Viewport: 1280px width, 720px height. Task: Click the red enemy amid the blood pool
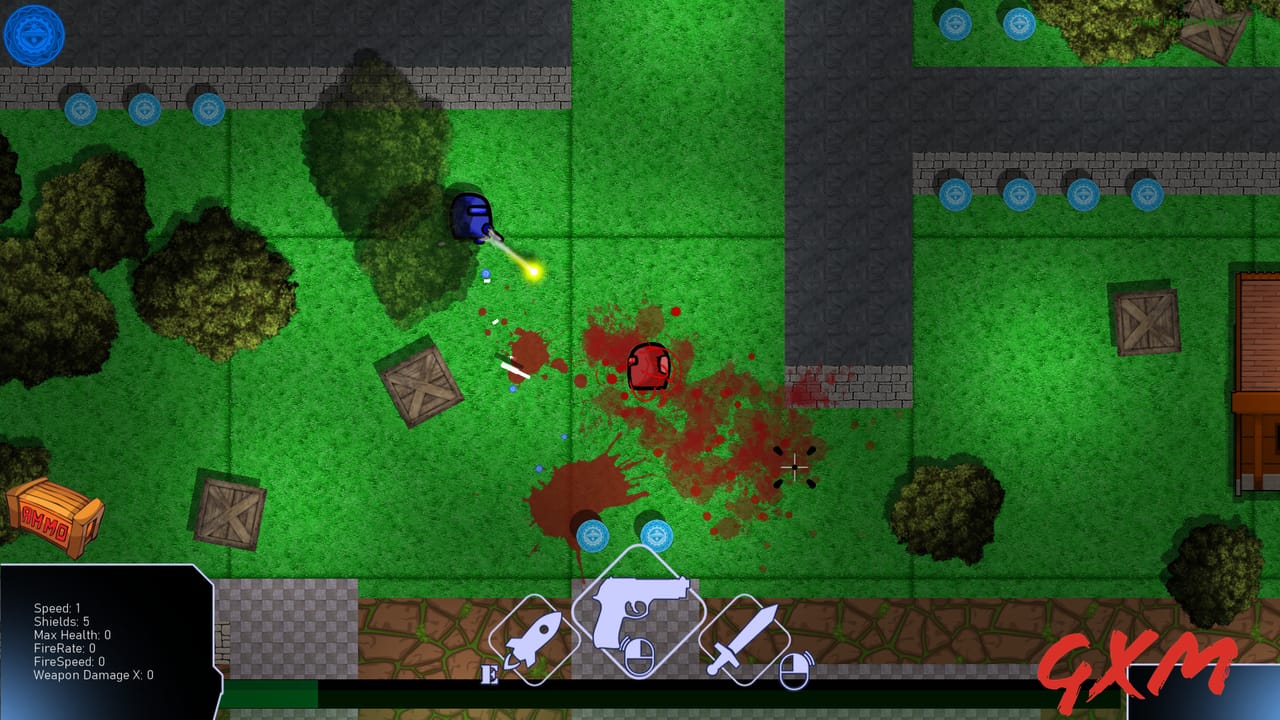[x=648, y=368]
